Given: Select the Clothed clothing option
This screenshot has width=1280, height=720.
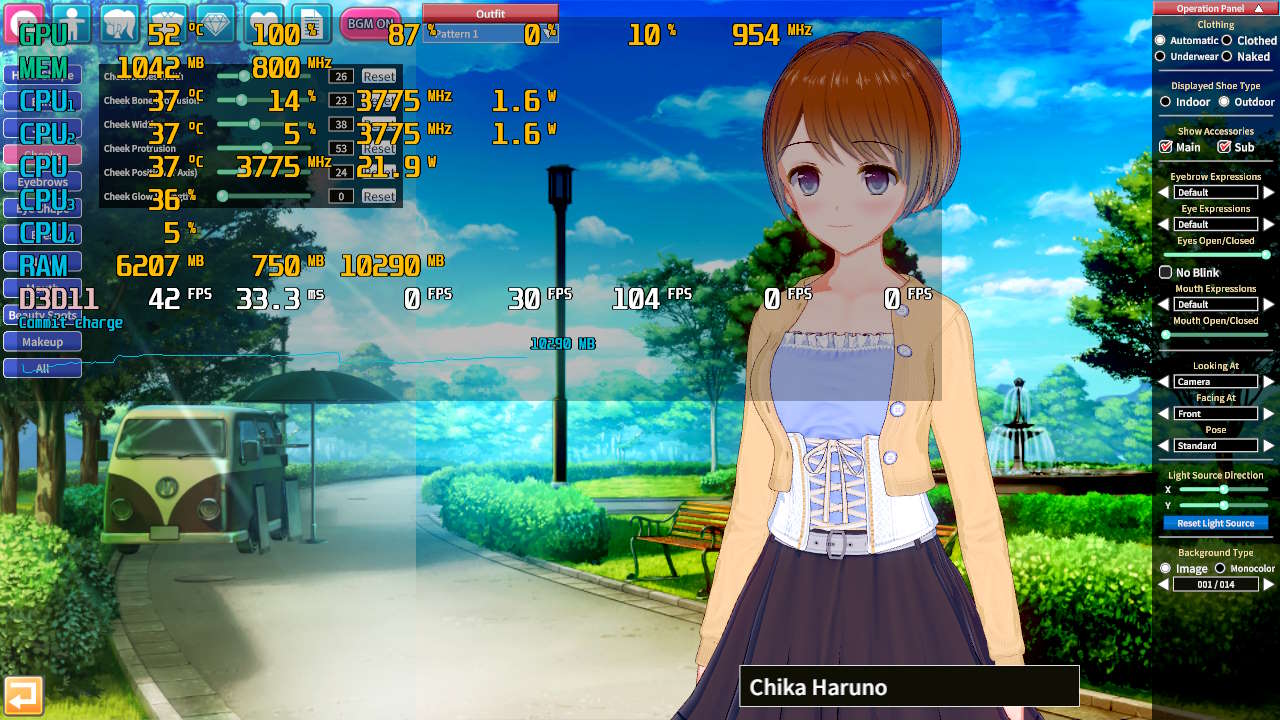Looking at the screenshot, I should 1227,41.
